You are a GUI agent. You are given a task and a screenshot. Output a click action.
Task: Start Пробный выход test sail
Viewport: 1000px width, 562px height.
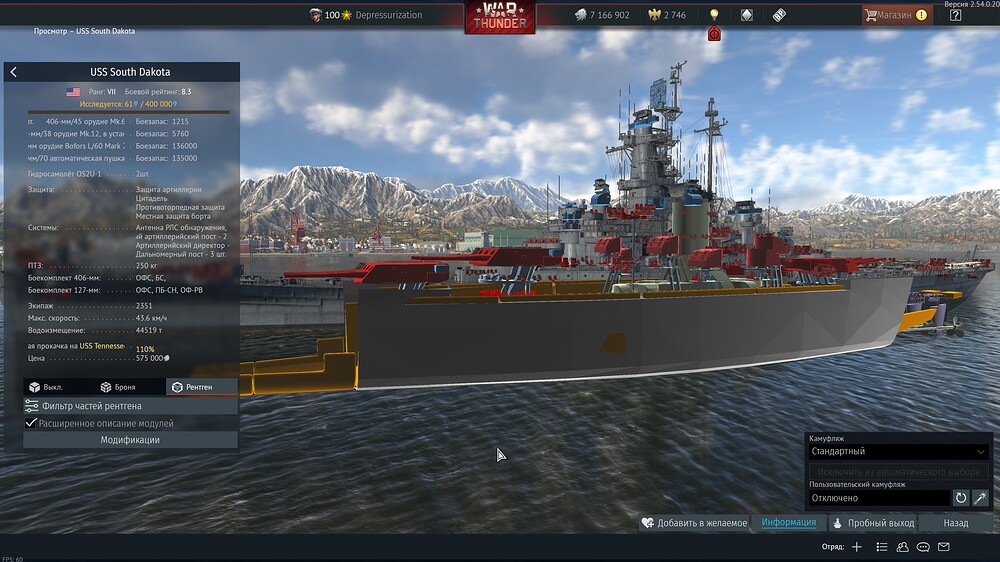(x=873, y=523)
